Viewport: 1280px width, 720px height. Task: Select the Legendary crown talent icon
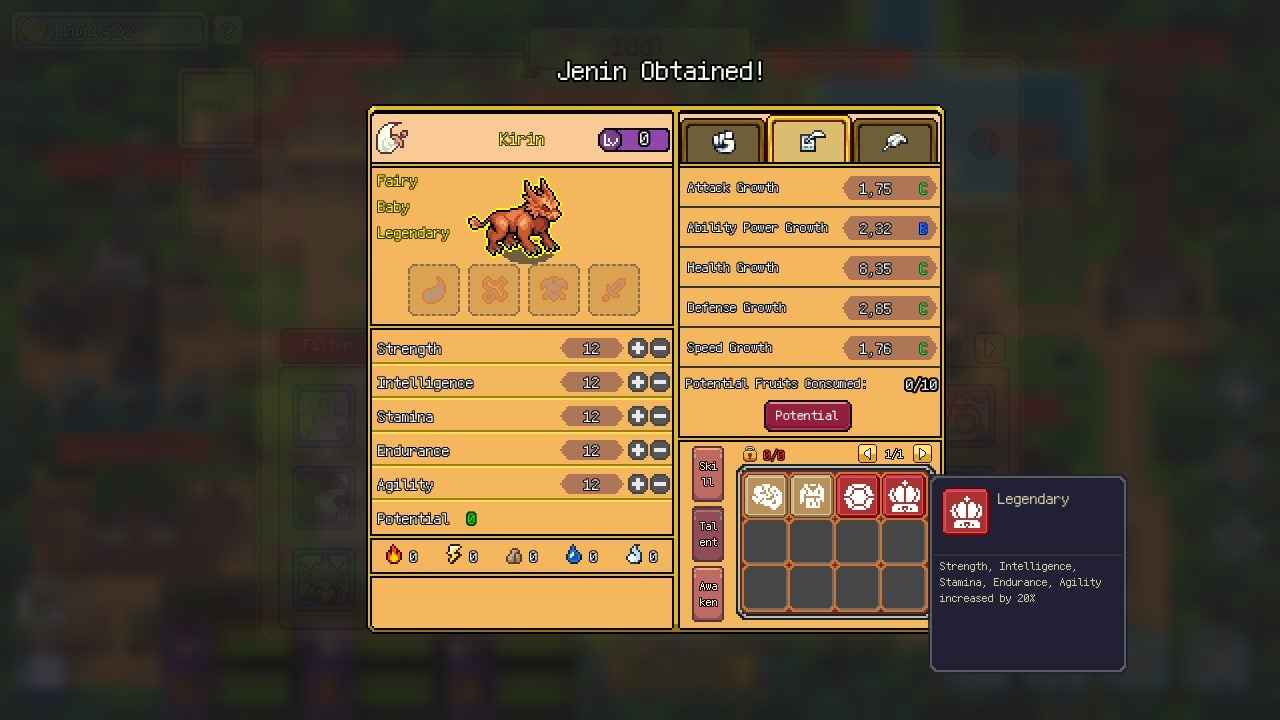(x=904, y=496)
